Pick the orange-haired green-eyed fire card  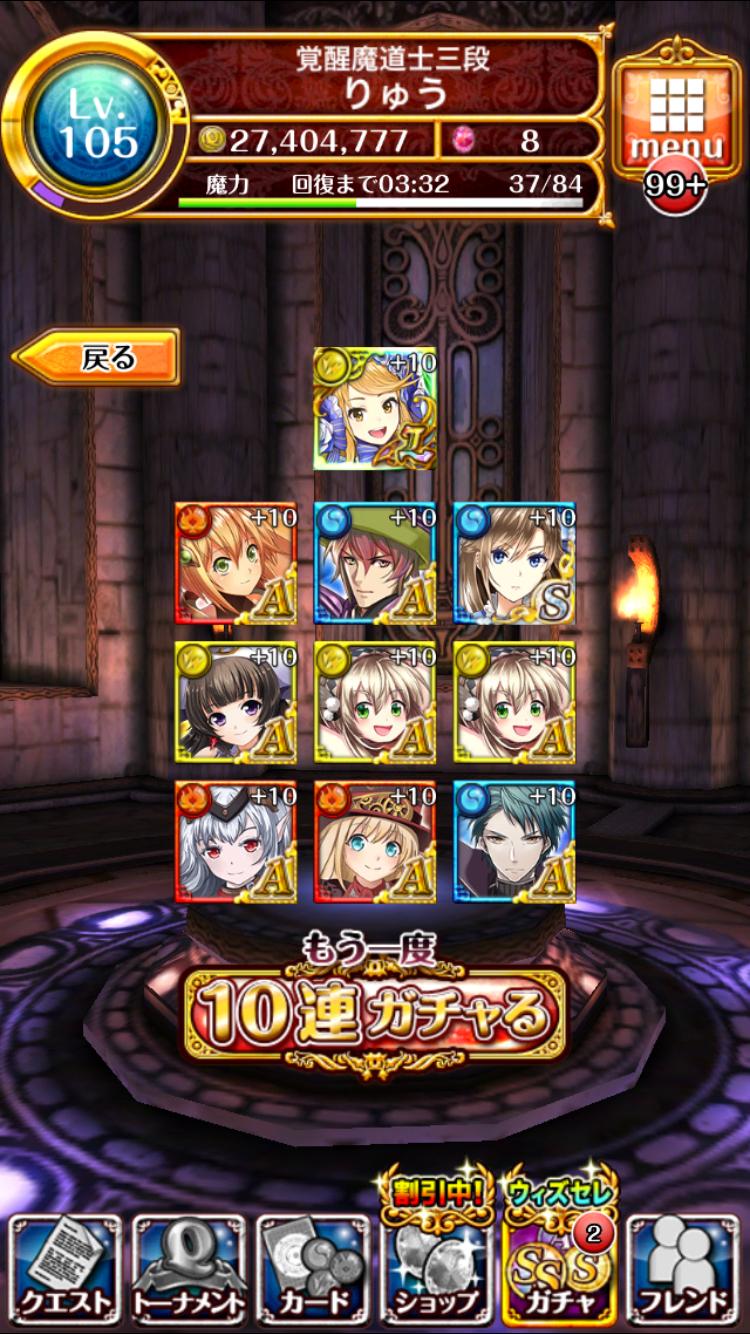pos(236,563)
